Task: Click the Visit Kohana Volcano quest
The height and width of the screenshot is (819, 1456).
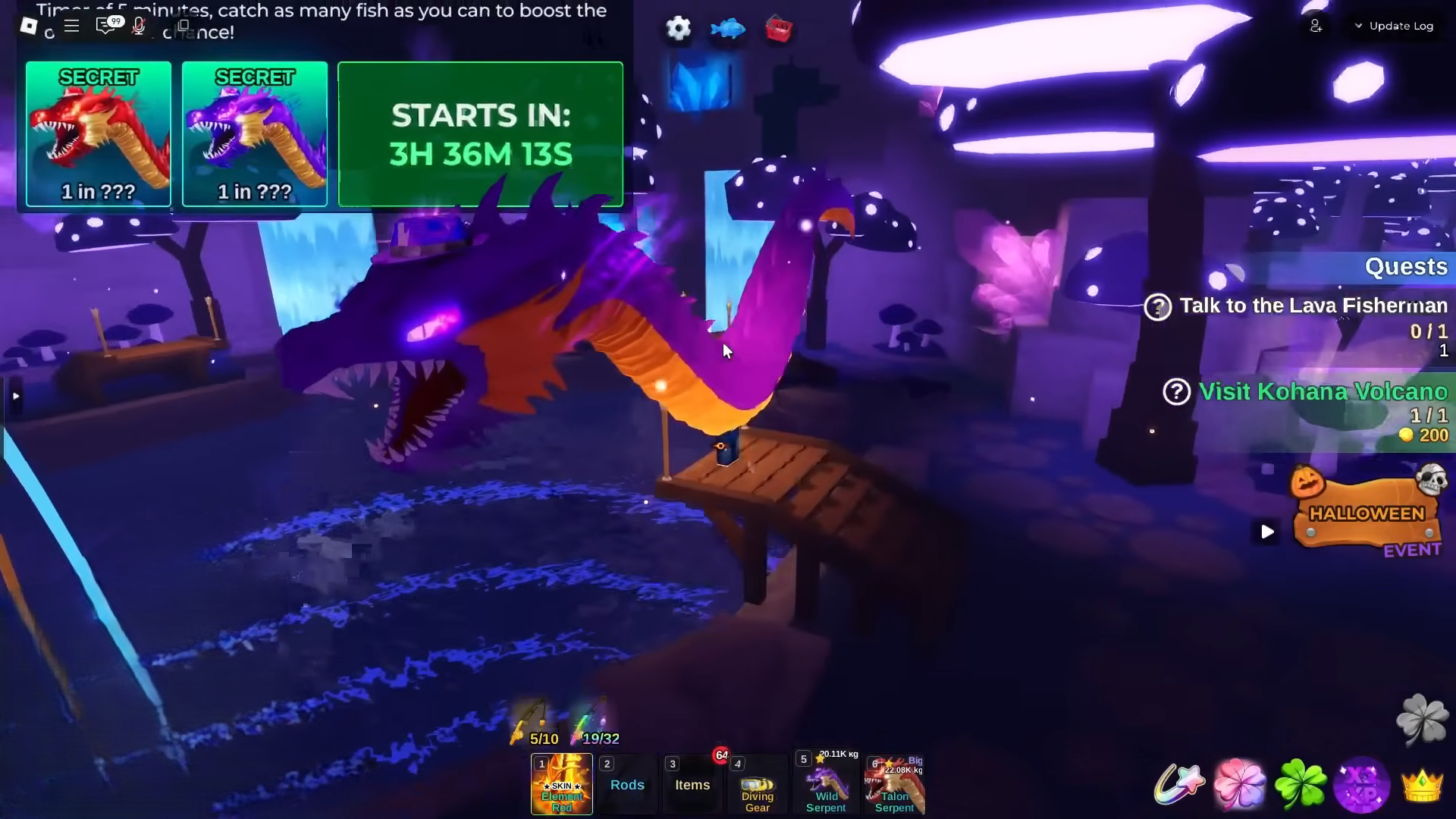Action: tap(1322, 392)
